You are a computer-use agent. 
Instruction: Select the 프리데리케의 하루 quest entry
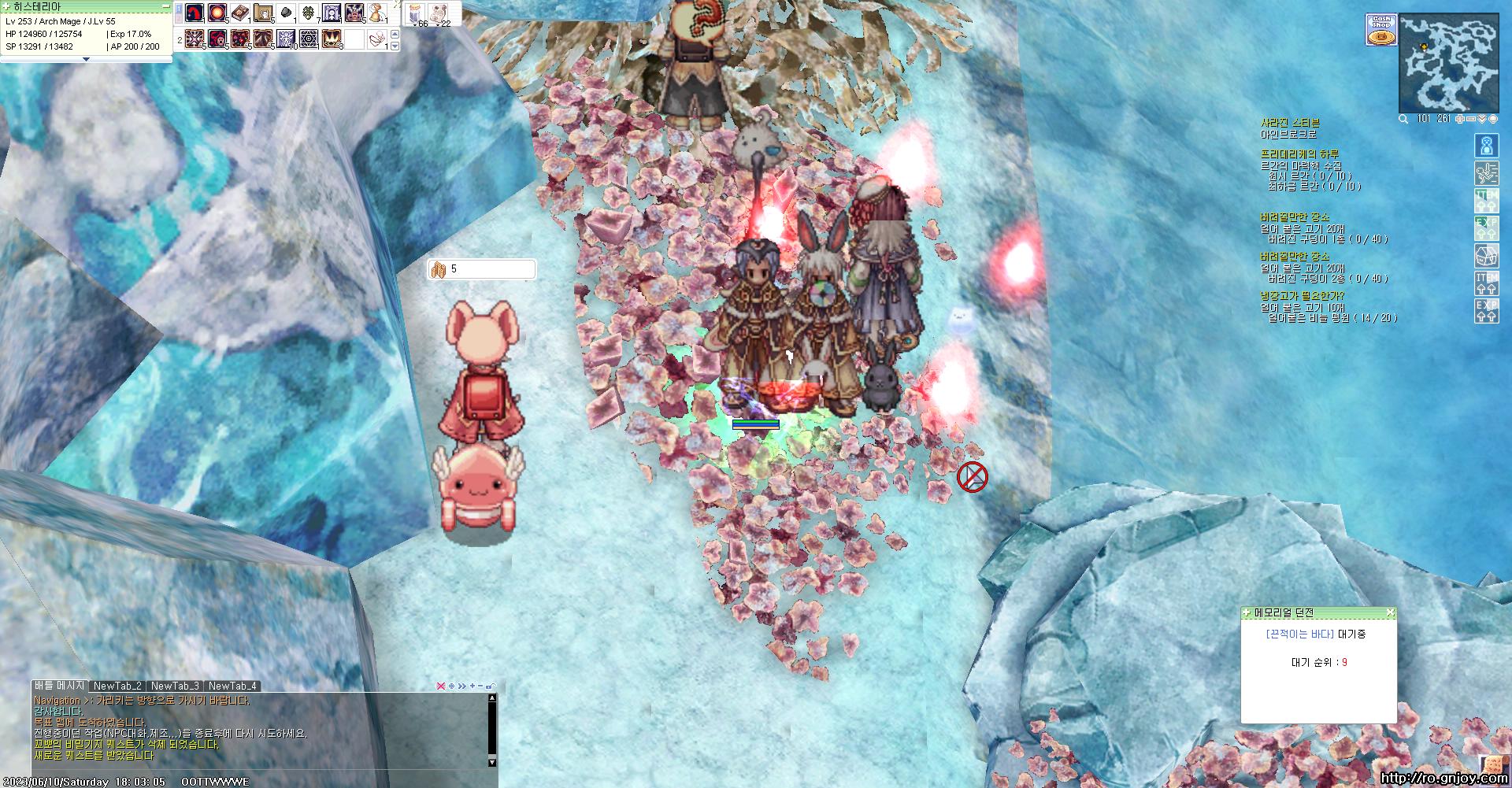tap(1299, 154)
